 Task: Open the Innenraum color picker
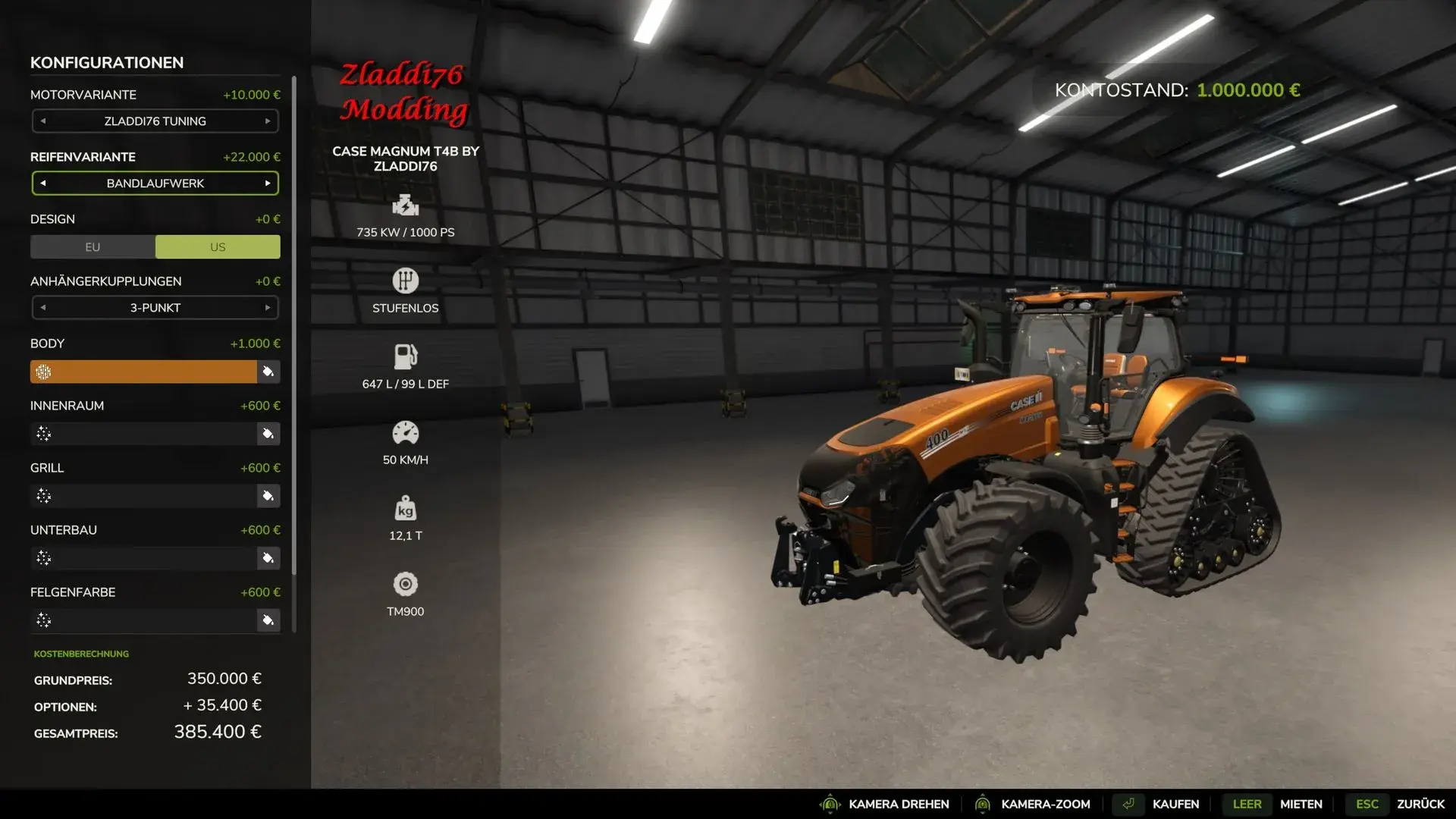coord(268,434)
